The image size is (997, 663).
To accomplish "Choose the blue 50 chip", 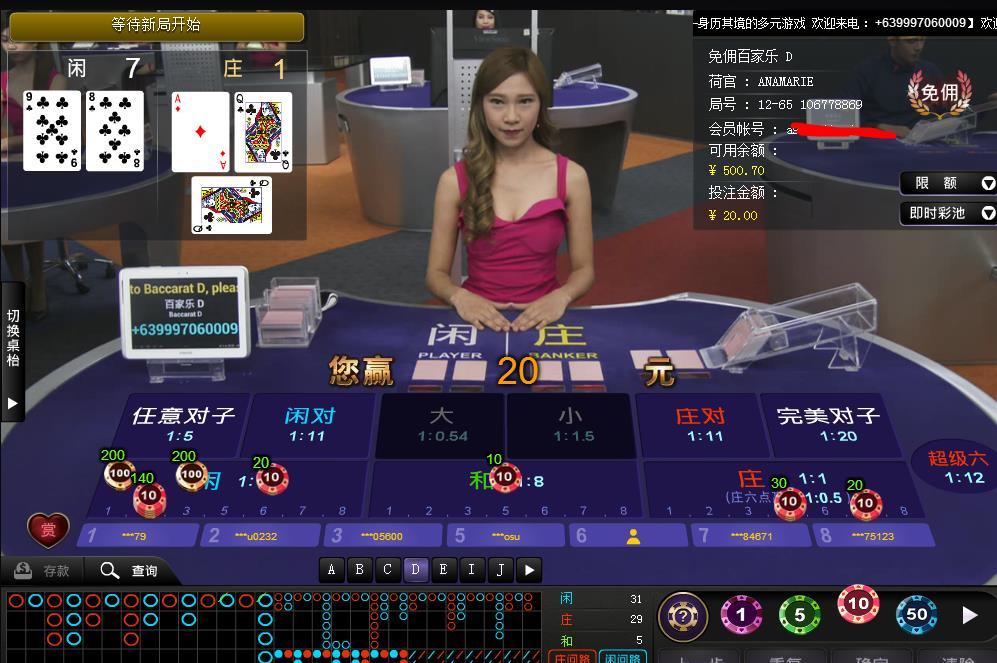I will [916, 615].
